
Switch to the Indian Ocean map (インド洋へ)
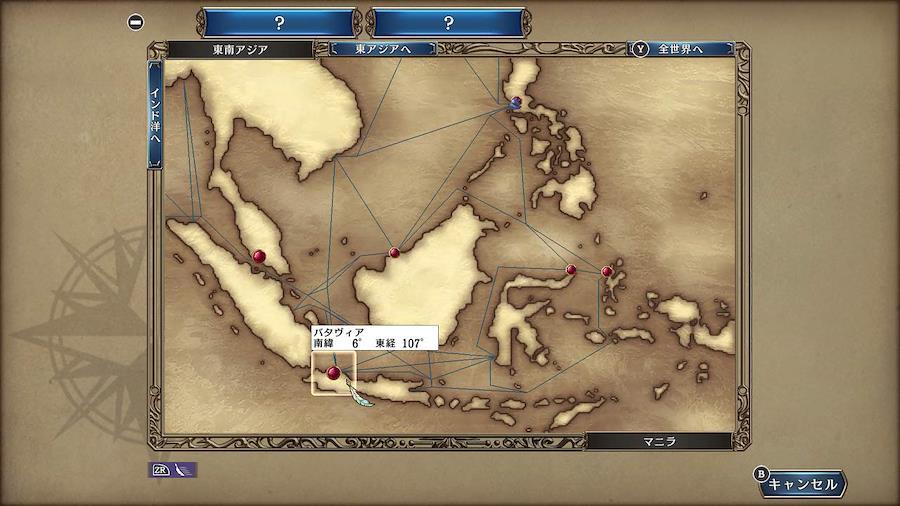(x=155, y=115)
